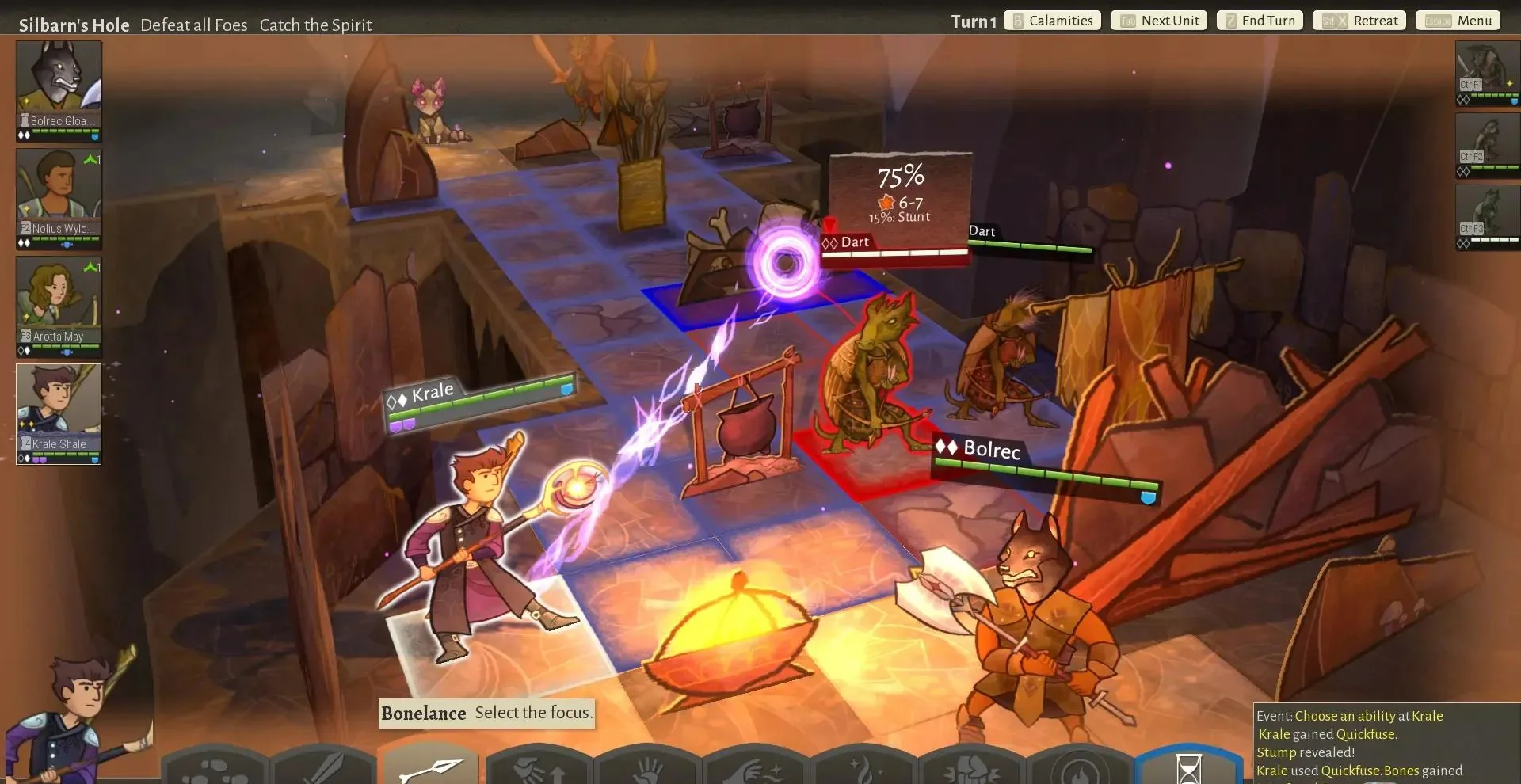The width and height of the screenshot is (1521, 784).
Task: Click the sword-wielding enemy portrait
Action: point(1488,71)
